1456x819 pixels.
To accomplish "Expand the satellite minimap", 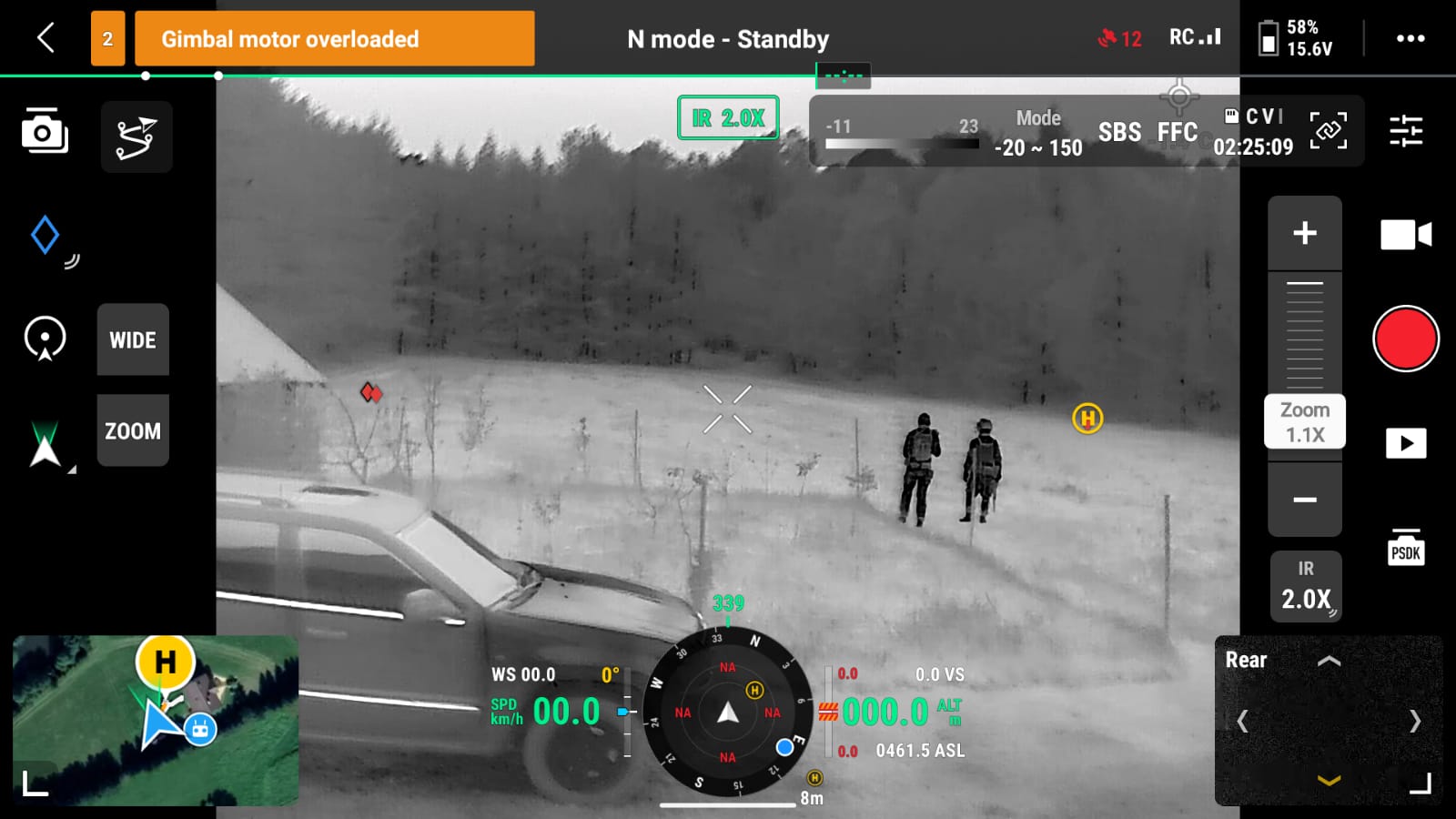I will point(35,784).
